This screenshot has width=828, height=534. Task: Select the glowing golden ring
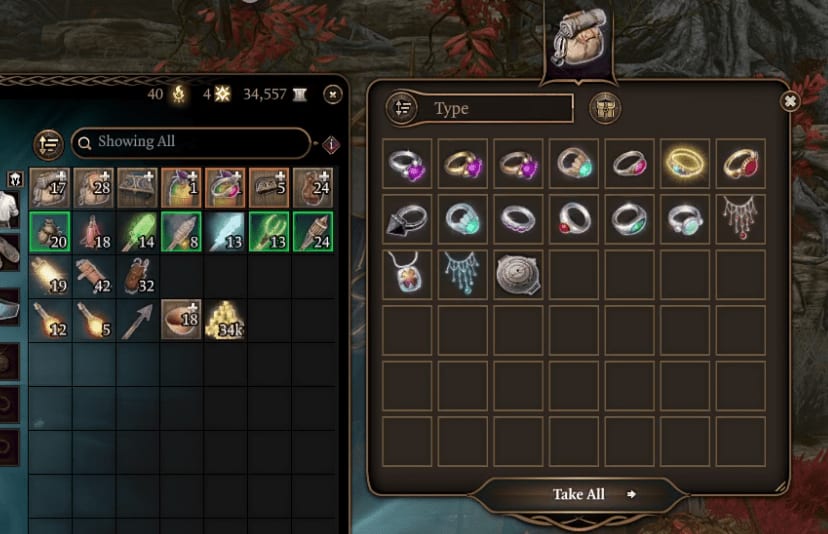click(x=685, y=163)
